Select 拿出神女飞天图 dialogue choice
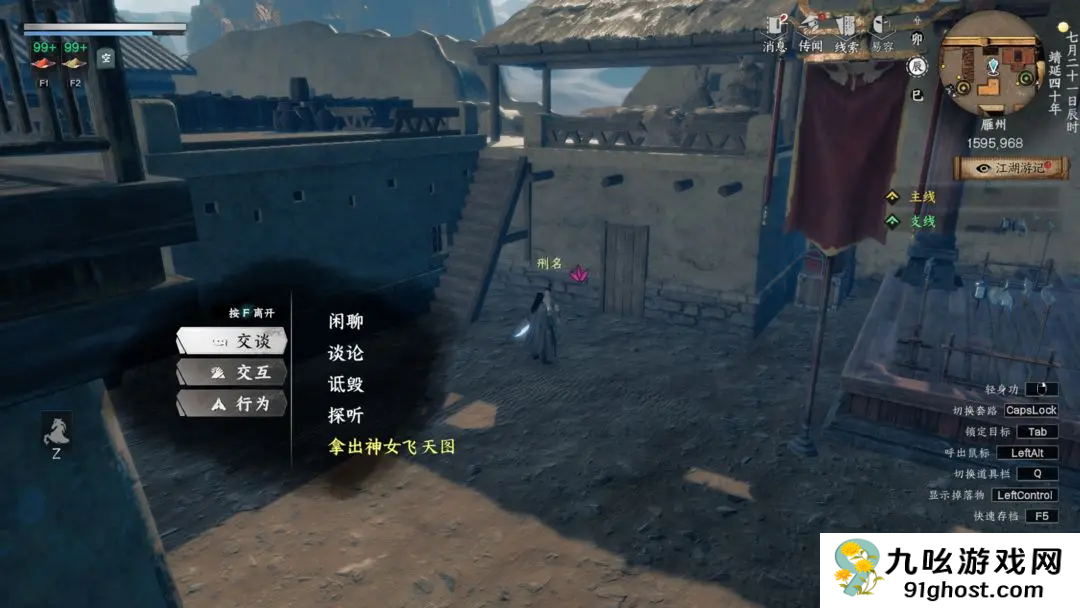The image size is (1080, 608). click(x=391, y=446)
